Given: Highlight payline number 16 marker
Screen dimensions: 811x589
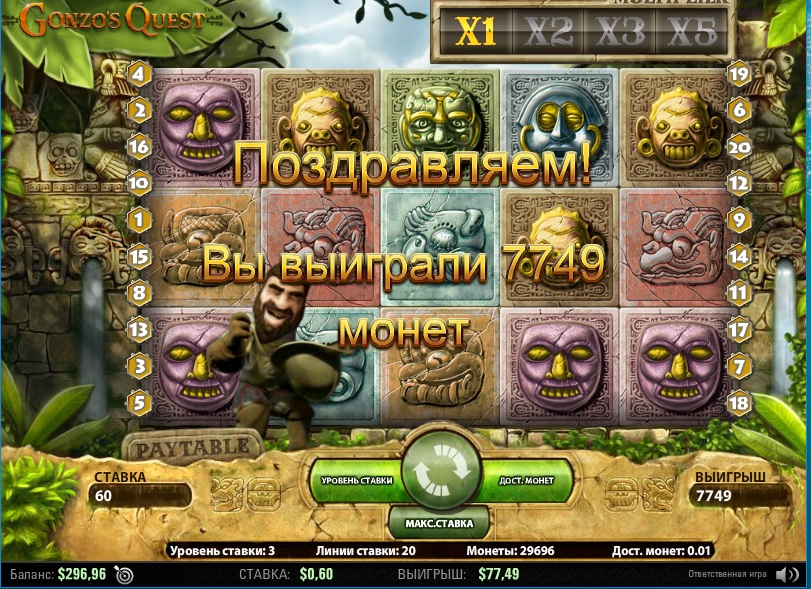Looking at the screenshot, I should click(139, 147).
